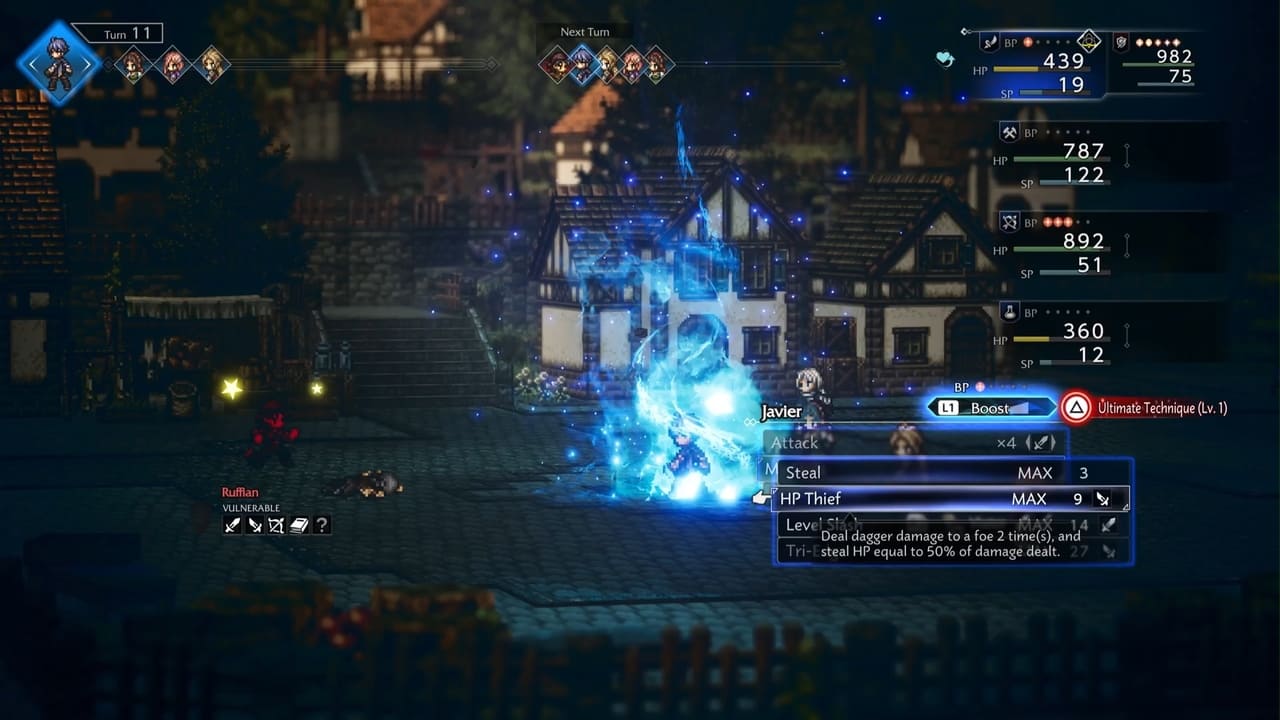Activate the Boost button
1280x720 pixels.
pyautogui.click(x=990, y=408)
